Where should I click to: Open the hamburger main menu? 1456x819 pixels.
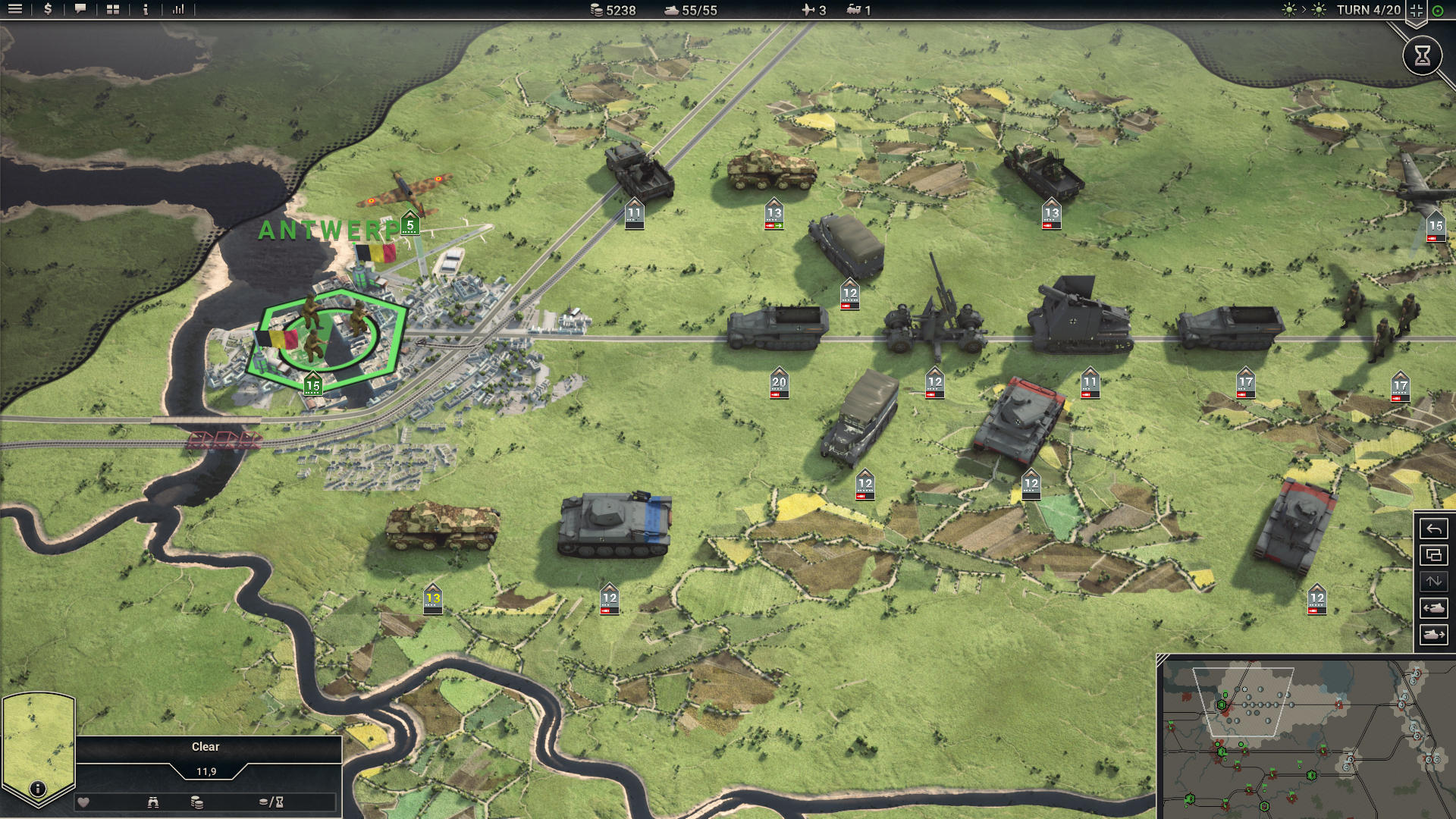click(x=15, y=10)
